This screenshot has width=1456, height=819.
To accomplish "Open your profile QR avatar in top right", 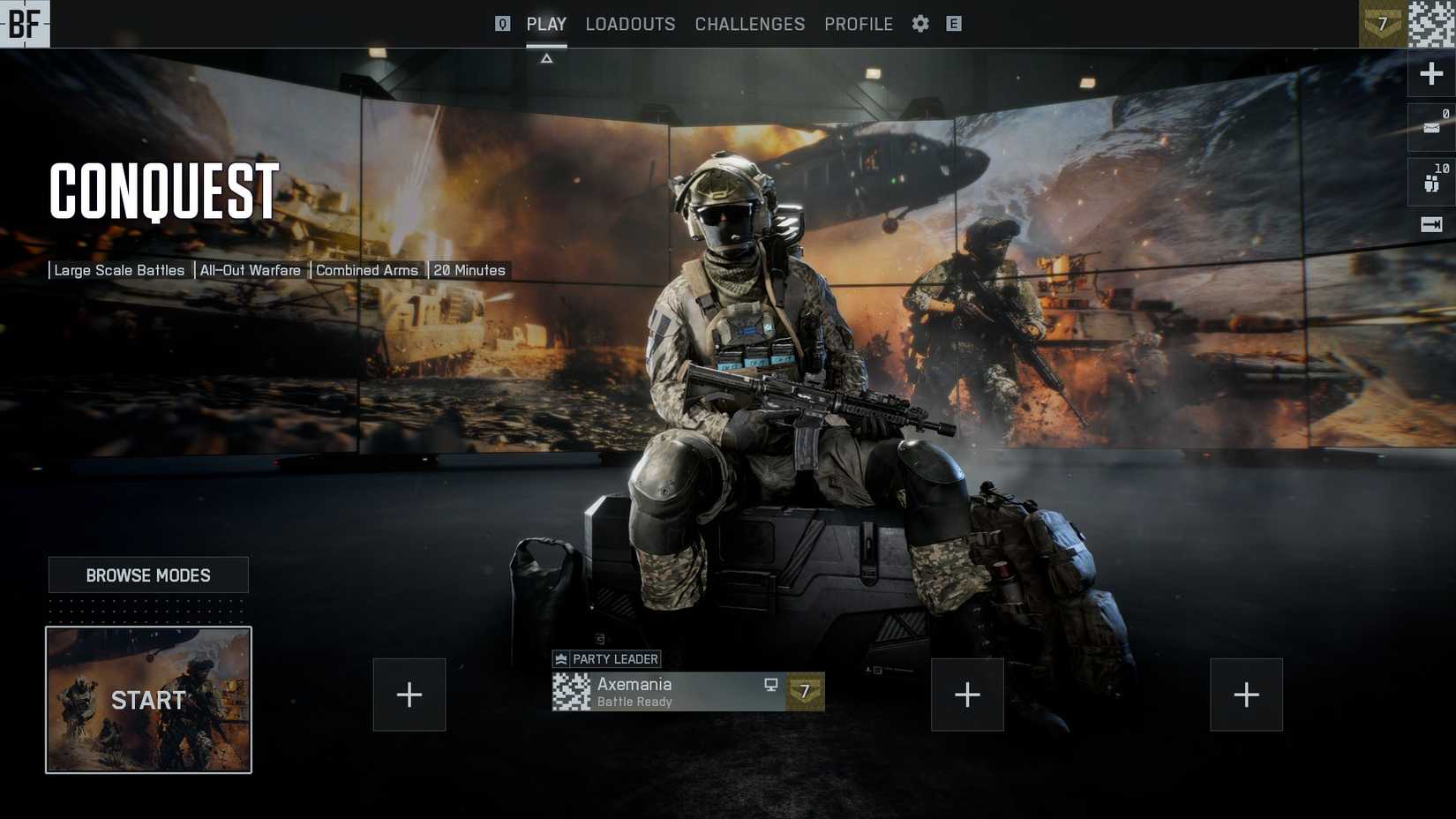I will coord(1432,24).
